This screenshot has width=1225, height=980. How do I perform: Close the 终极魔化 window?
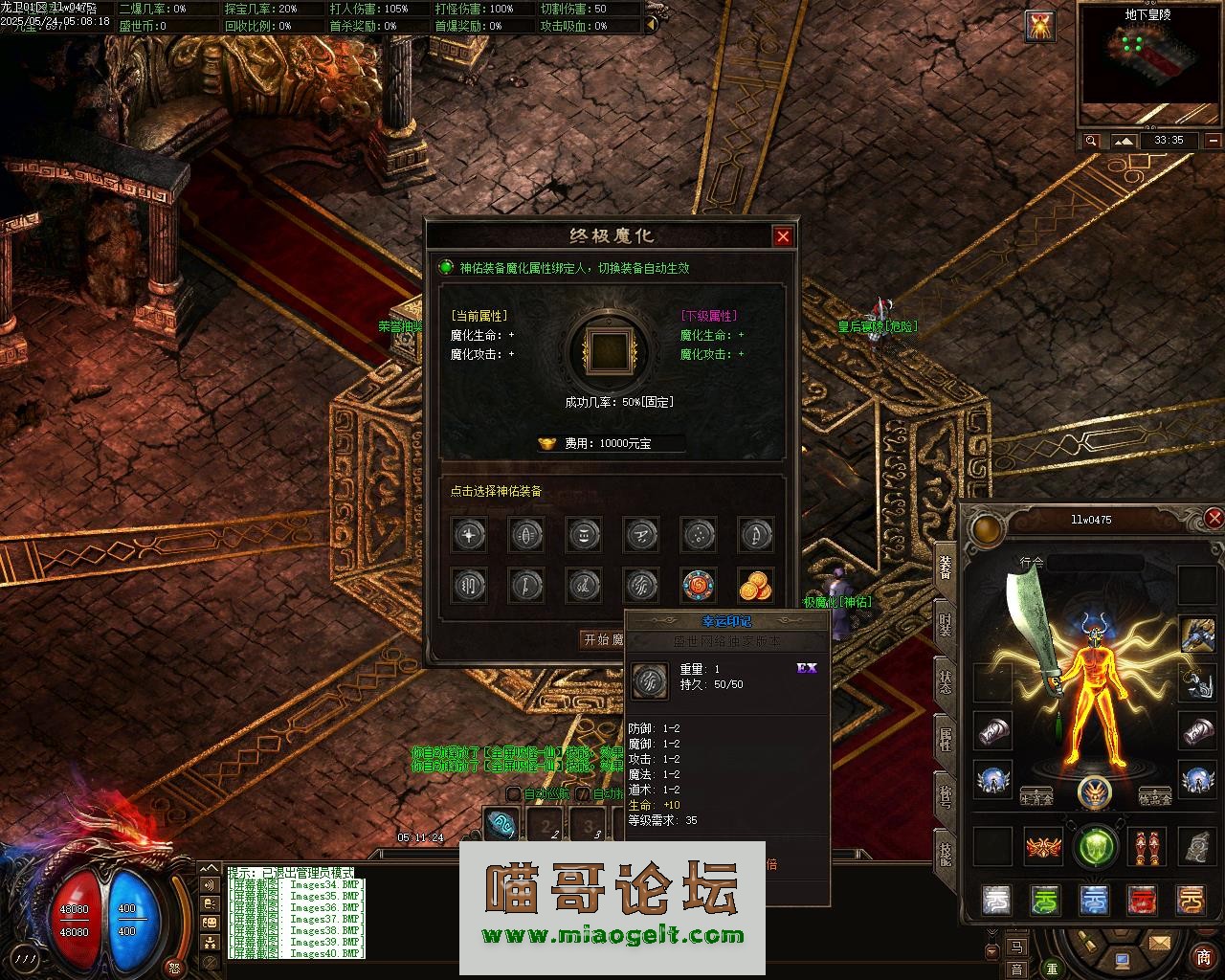point(783,236)
